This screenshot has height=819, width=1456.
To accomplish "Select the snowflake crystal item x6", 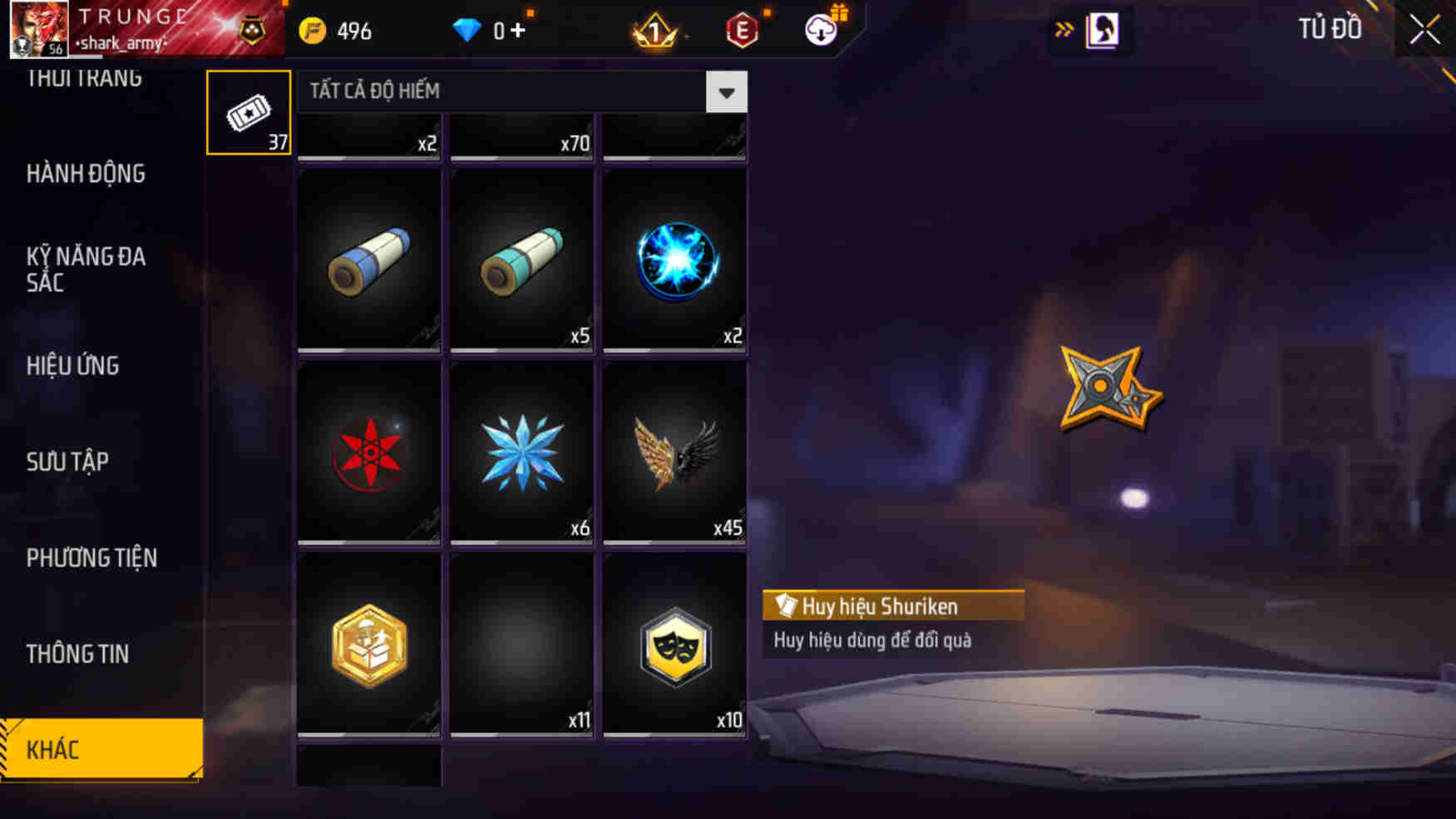I will pos(521,453).
